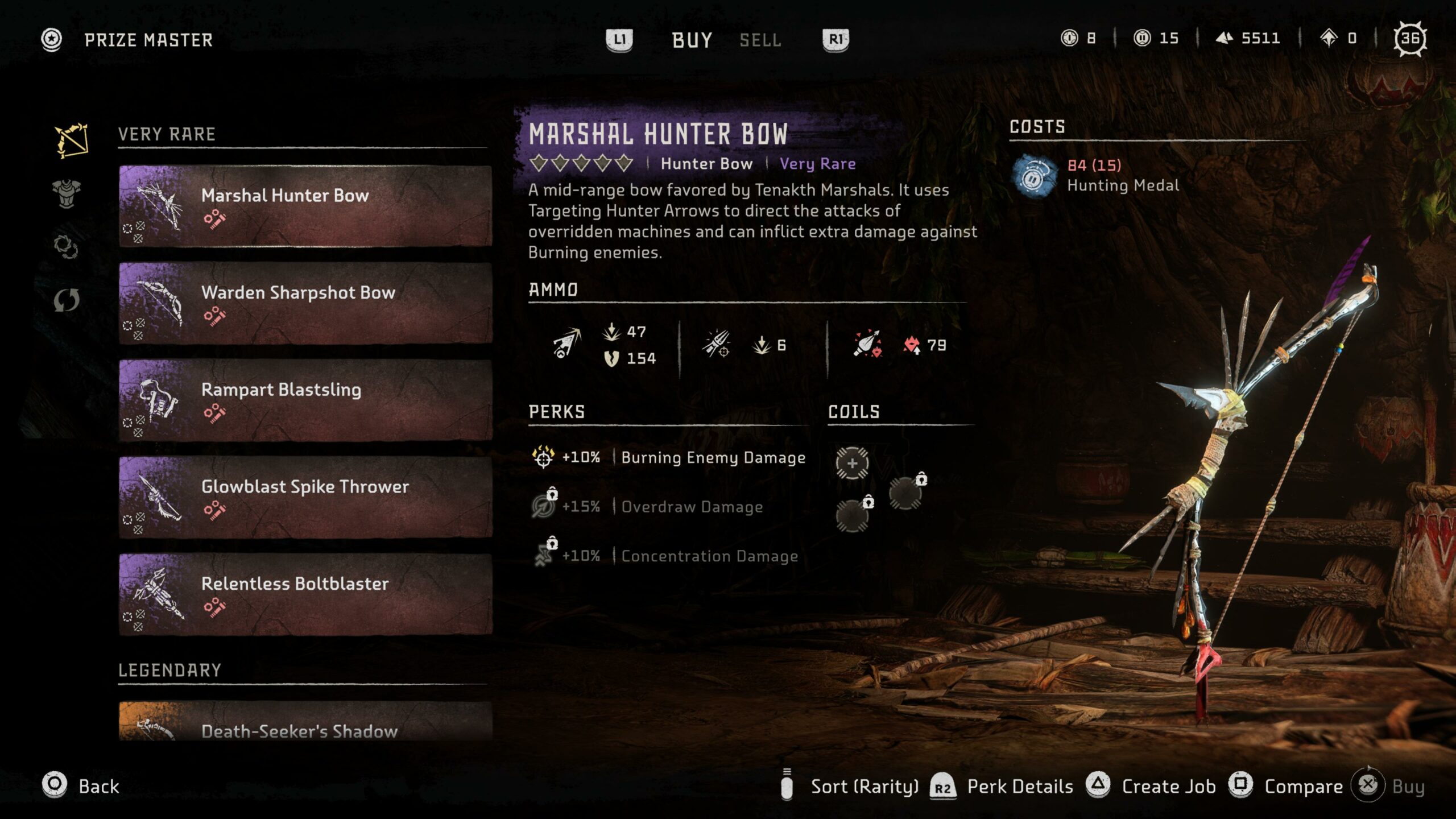Viewport: 1456px width, 819px height.
Task: Select the Marshal Hunter Bow entry
Action: point(305,206)
